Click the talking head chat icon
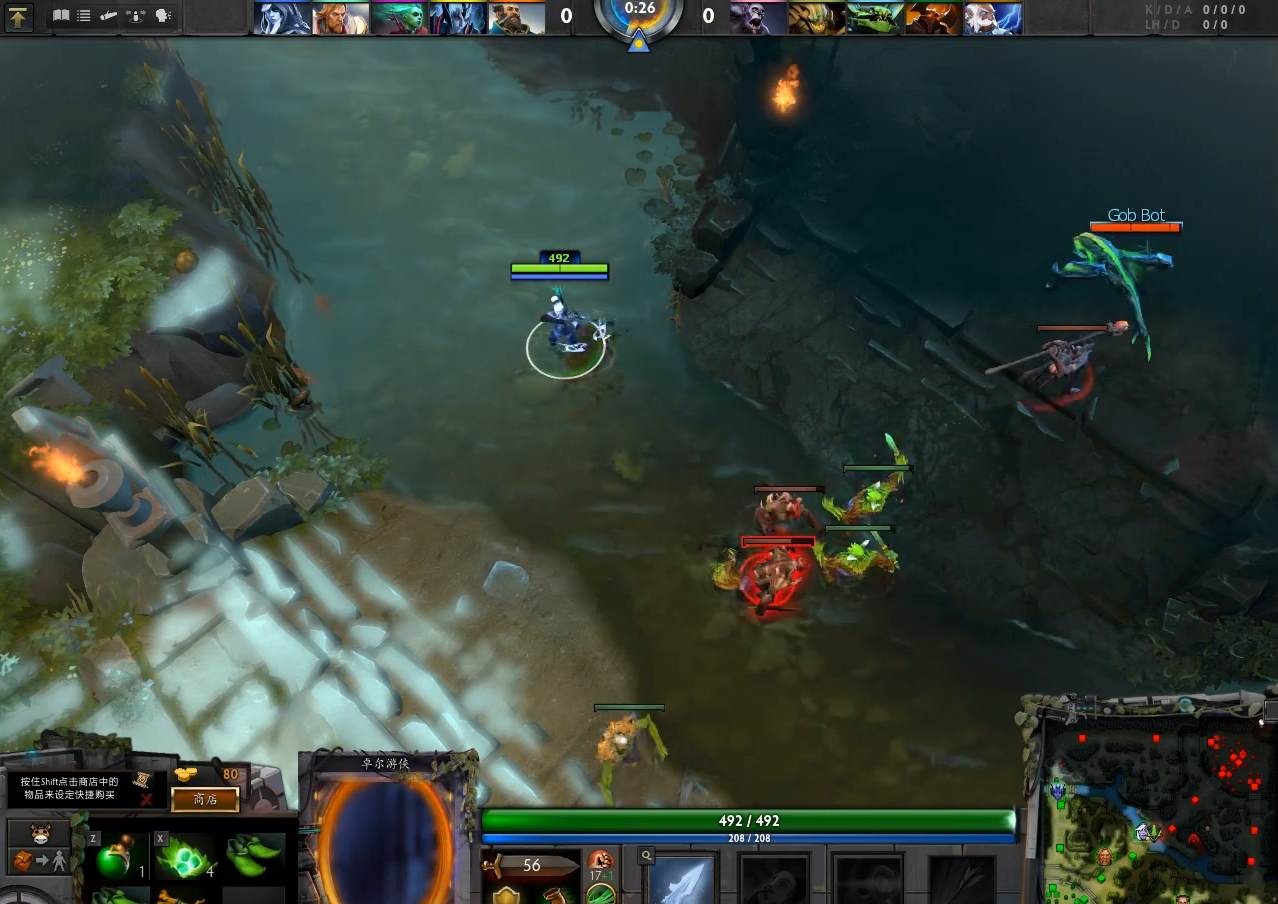This screenshot has width=1278, height=904. (x=163, y=16)
